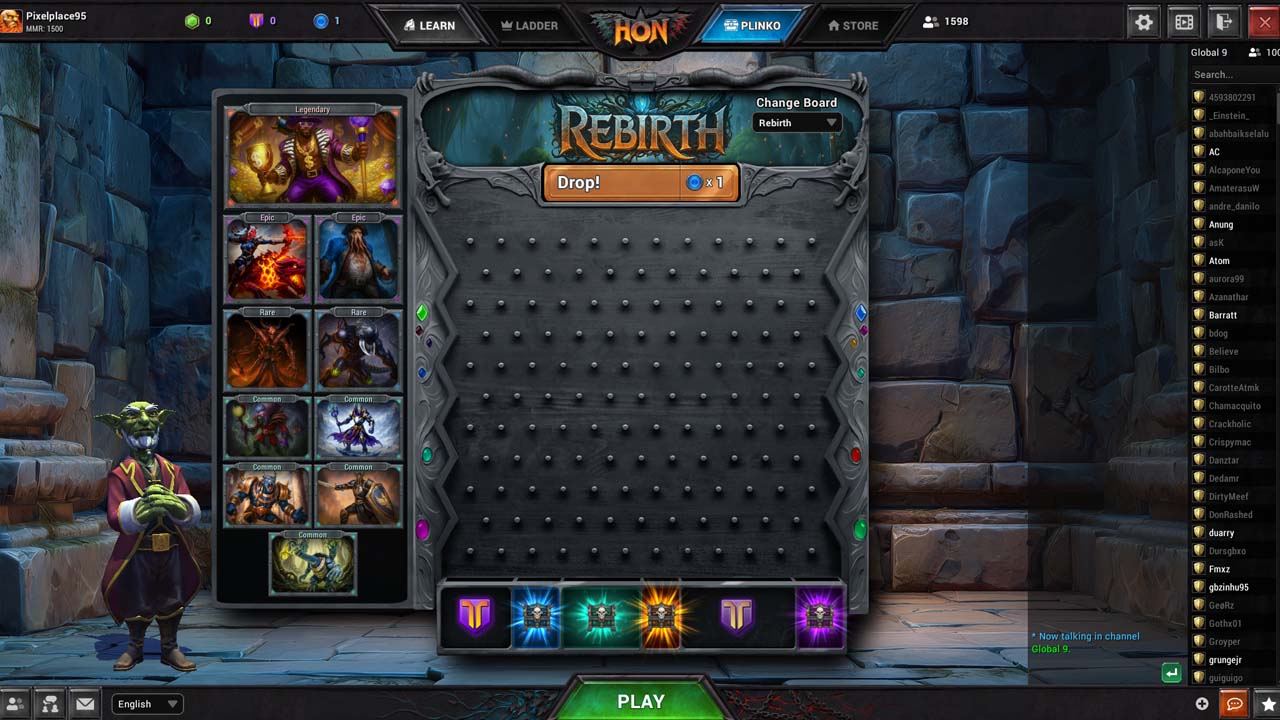Switch to the Ladder tab
1280x720 pixels.
528,25
